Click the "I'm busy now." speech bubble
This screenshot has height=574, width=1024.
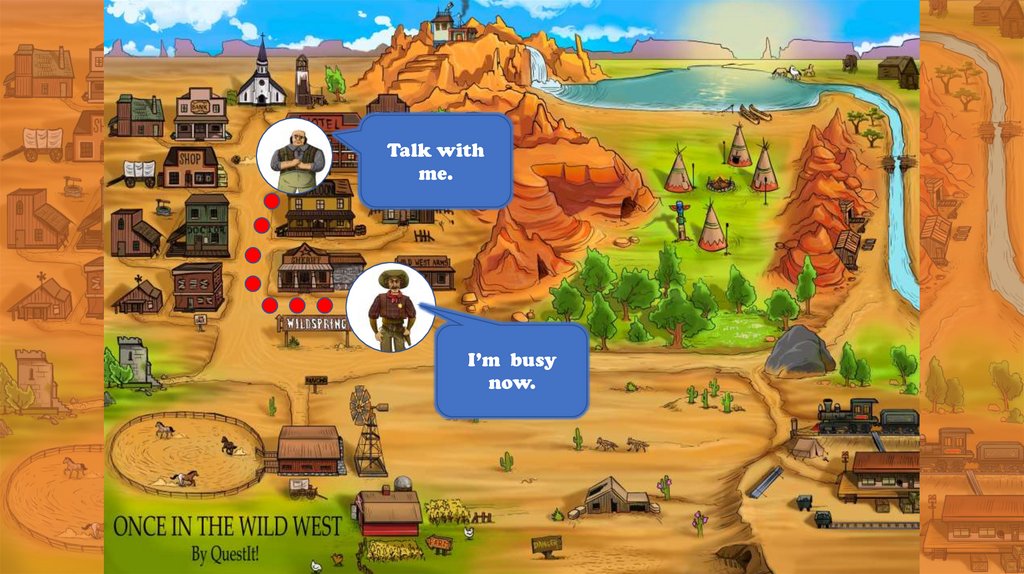point(512,371)
